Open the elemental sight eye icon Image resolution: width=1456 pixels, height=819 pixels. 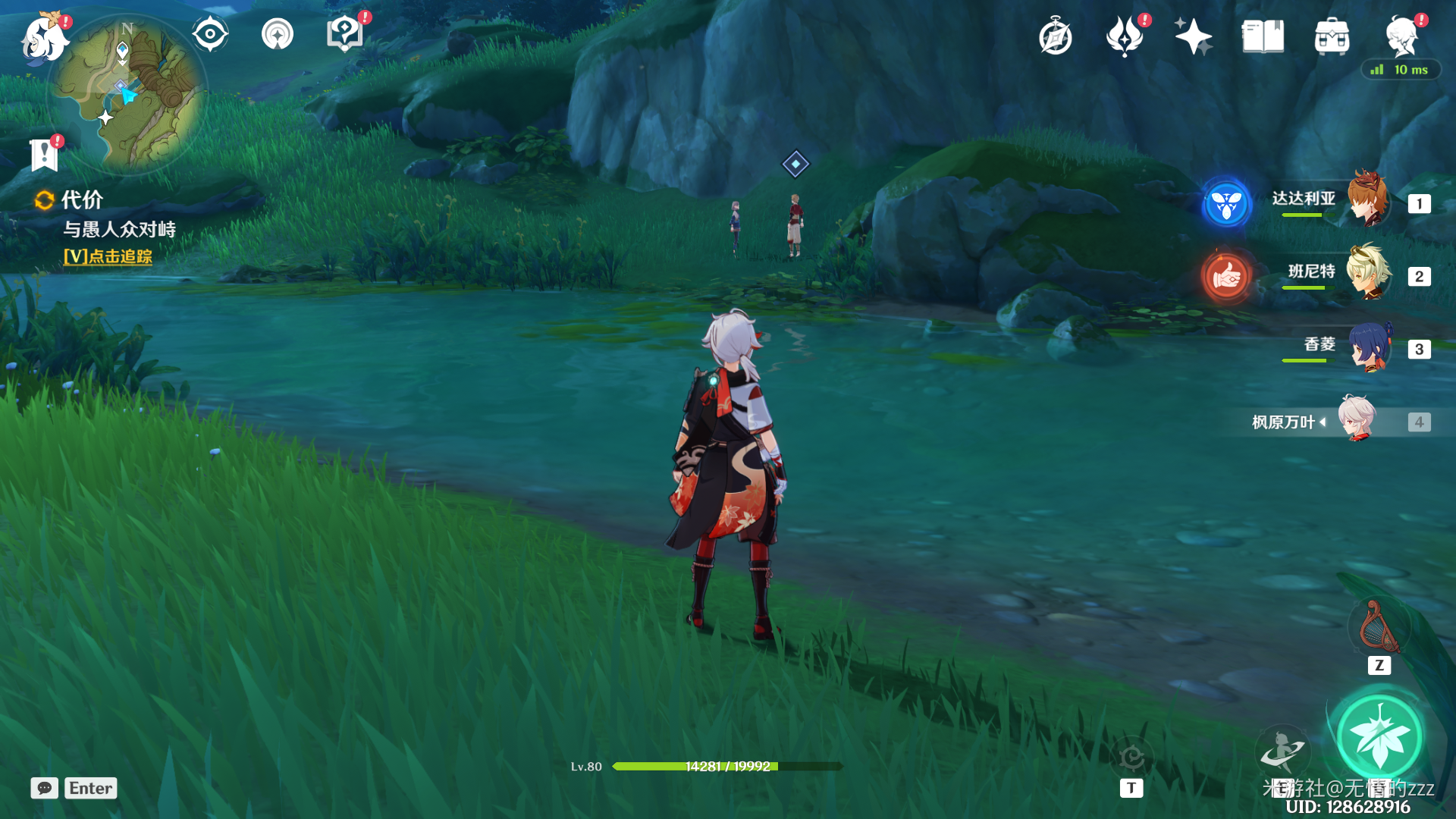210,34
